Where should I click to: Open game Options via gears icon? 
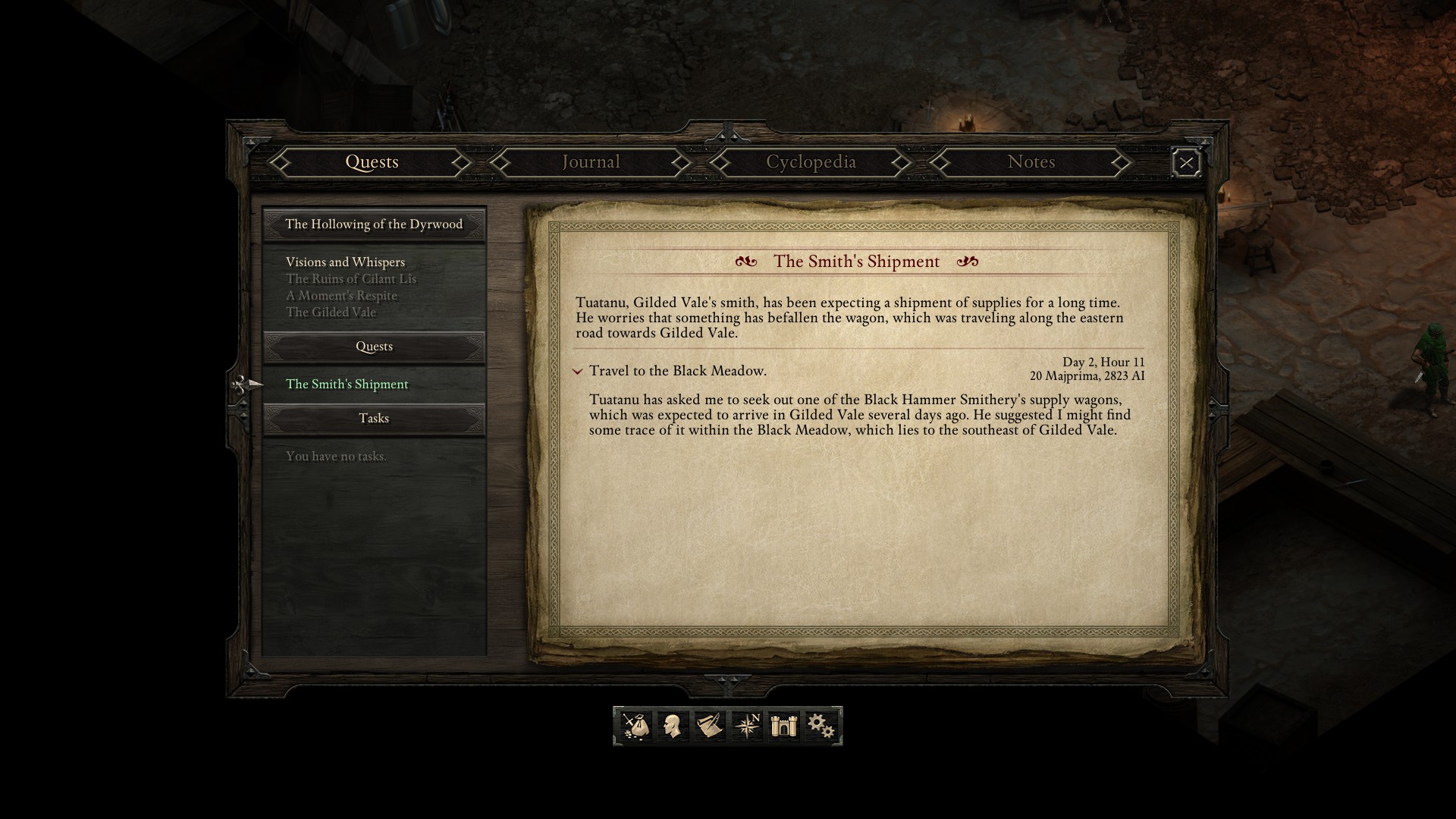point(820,726)
